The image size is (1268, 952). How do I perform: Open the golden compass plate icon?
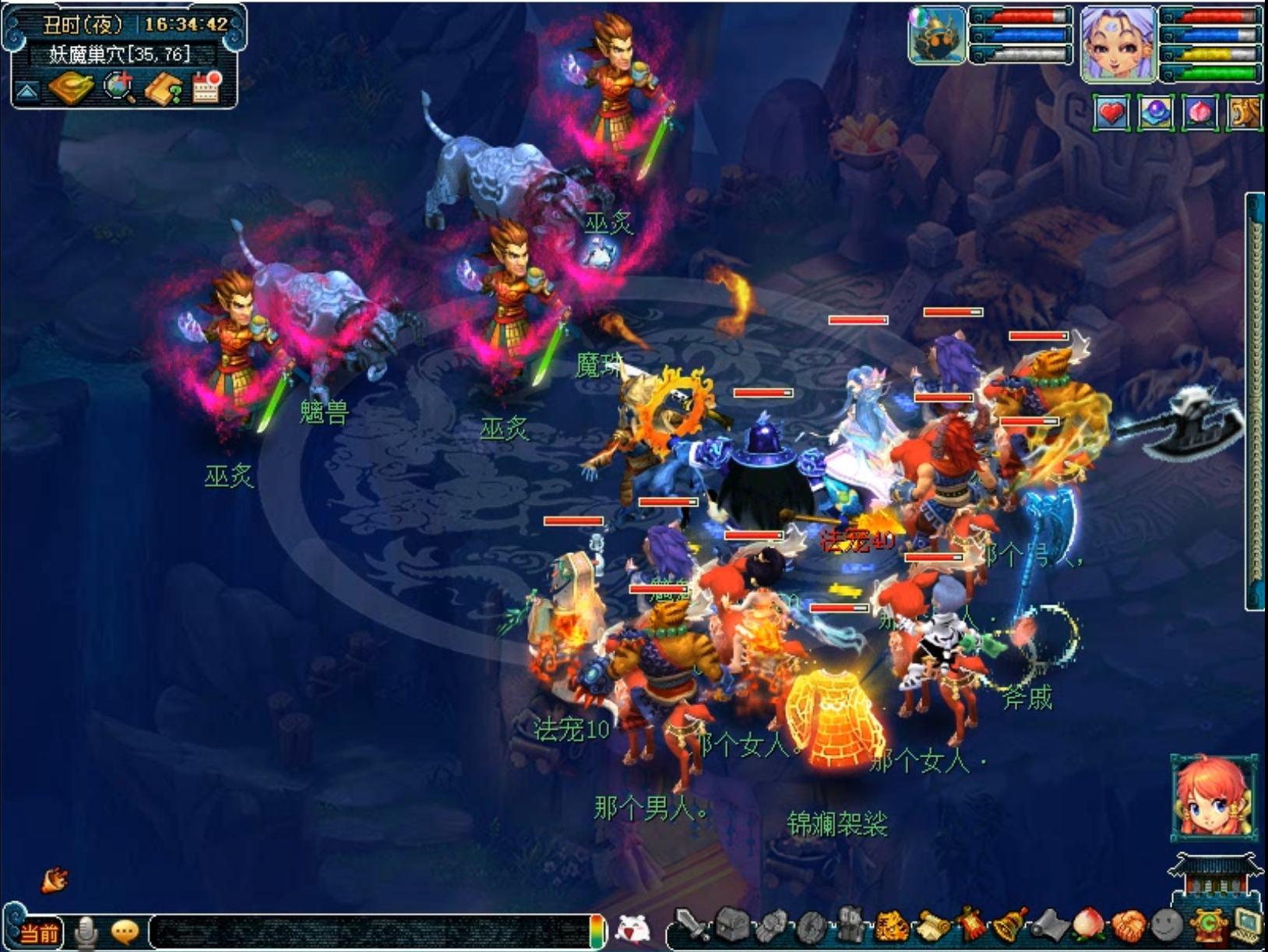click(70, 88)
